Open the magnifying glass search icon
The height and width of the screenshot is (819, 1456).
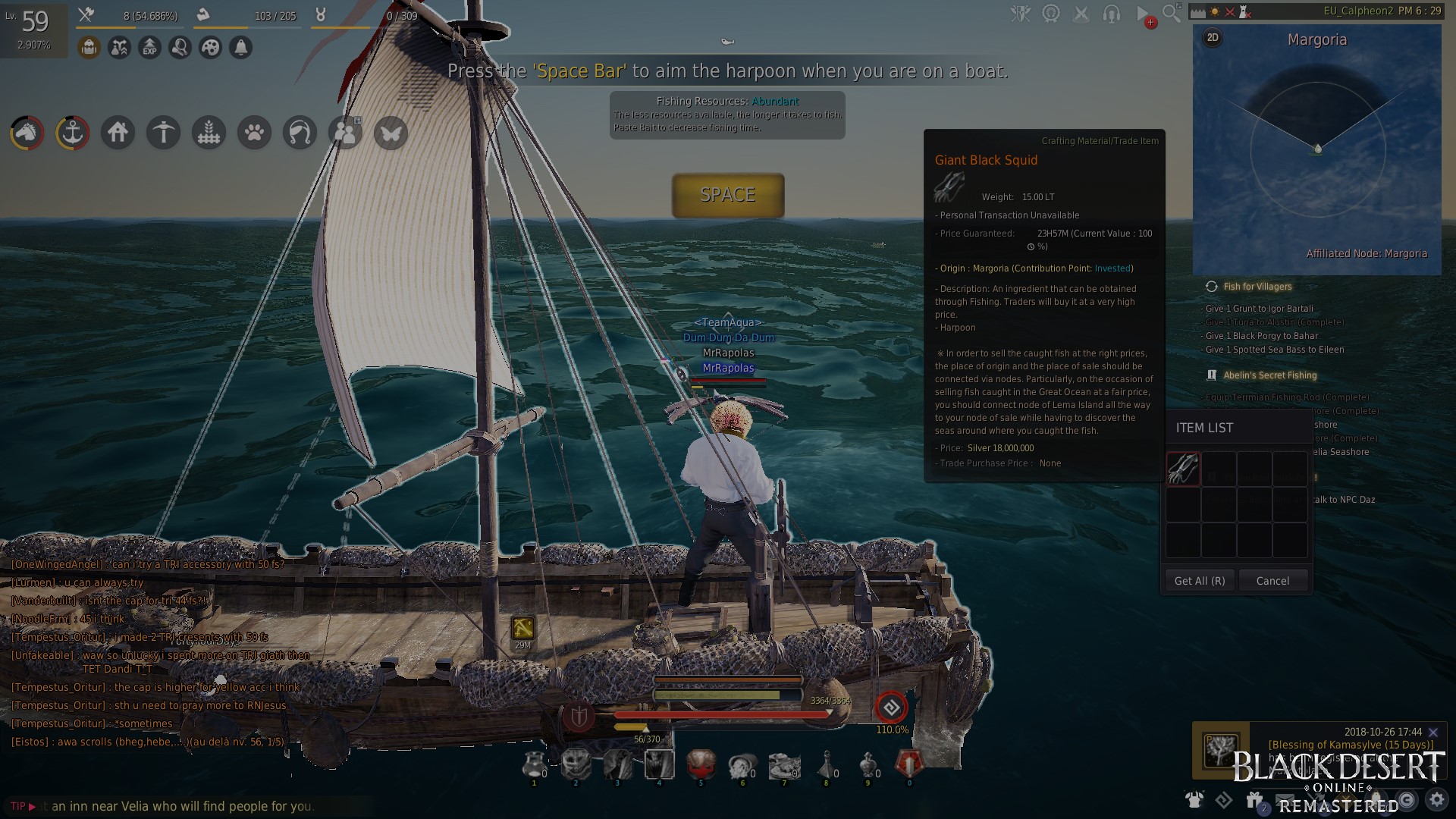pos(1172,13)
